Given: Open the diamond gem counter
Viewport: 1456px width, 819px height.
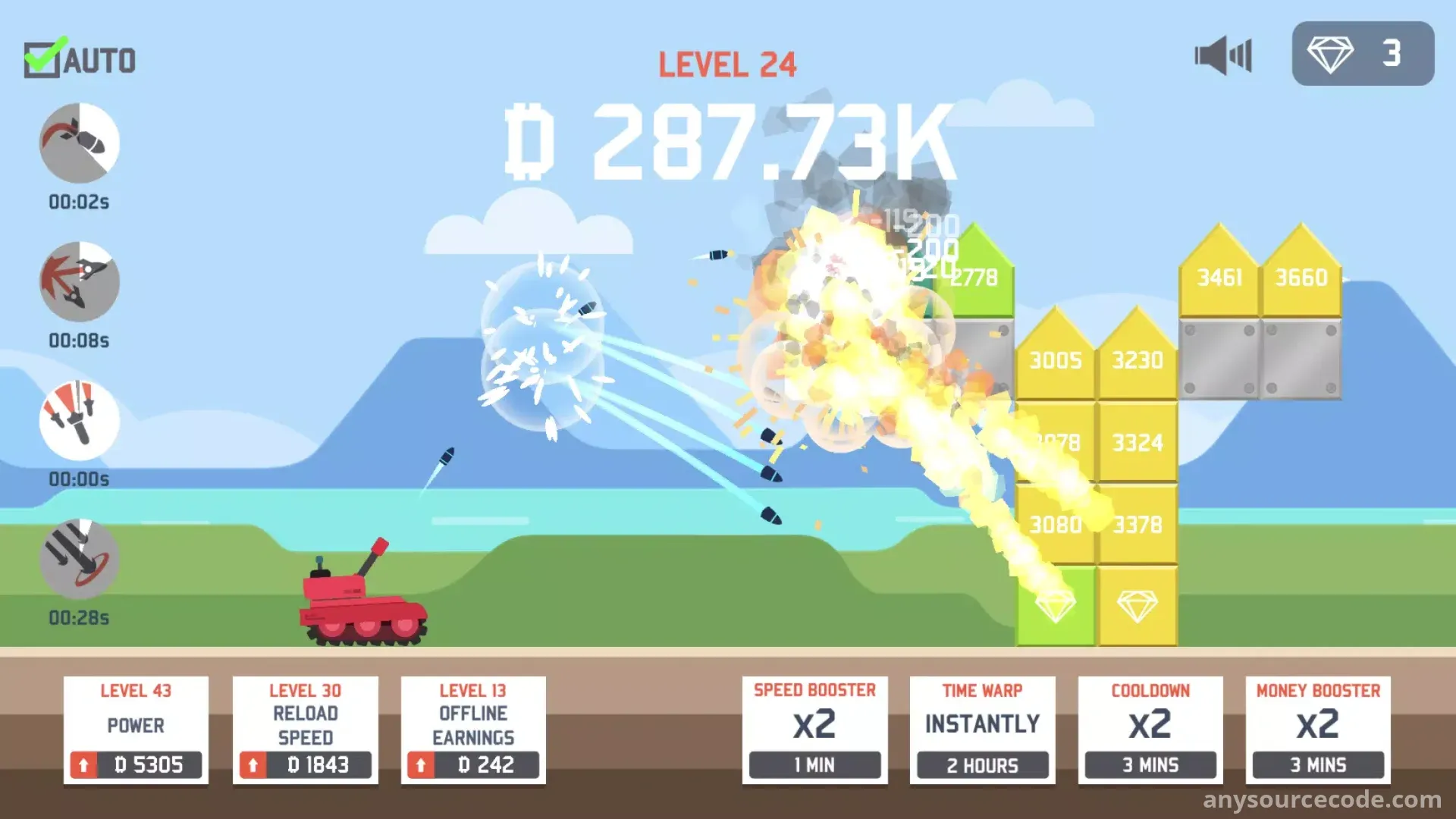Looking at the screenshot, I should pos(1363,54).
